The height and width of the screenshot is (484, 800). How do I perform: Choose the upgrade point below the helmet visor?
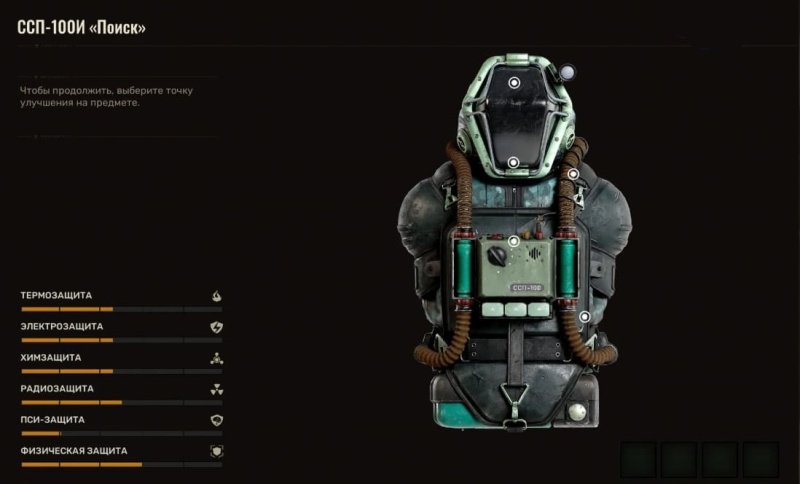tap(512, 162)
